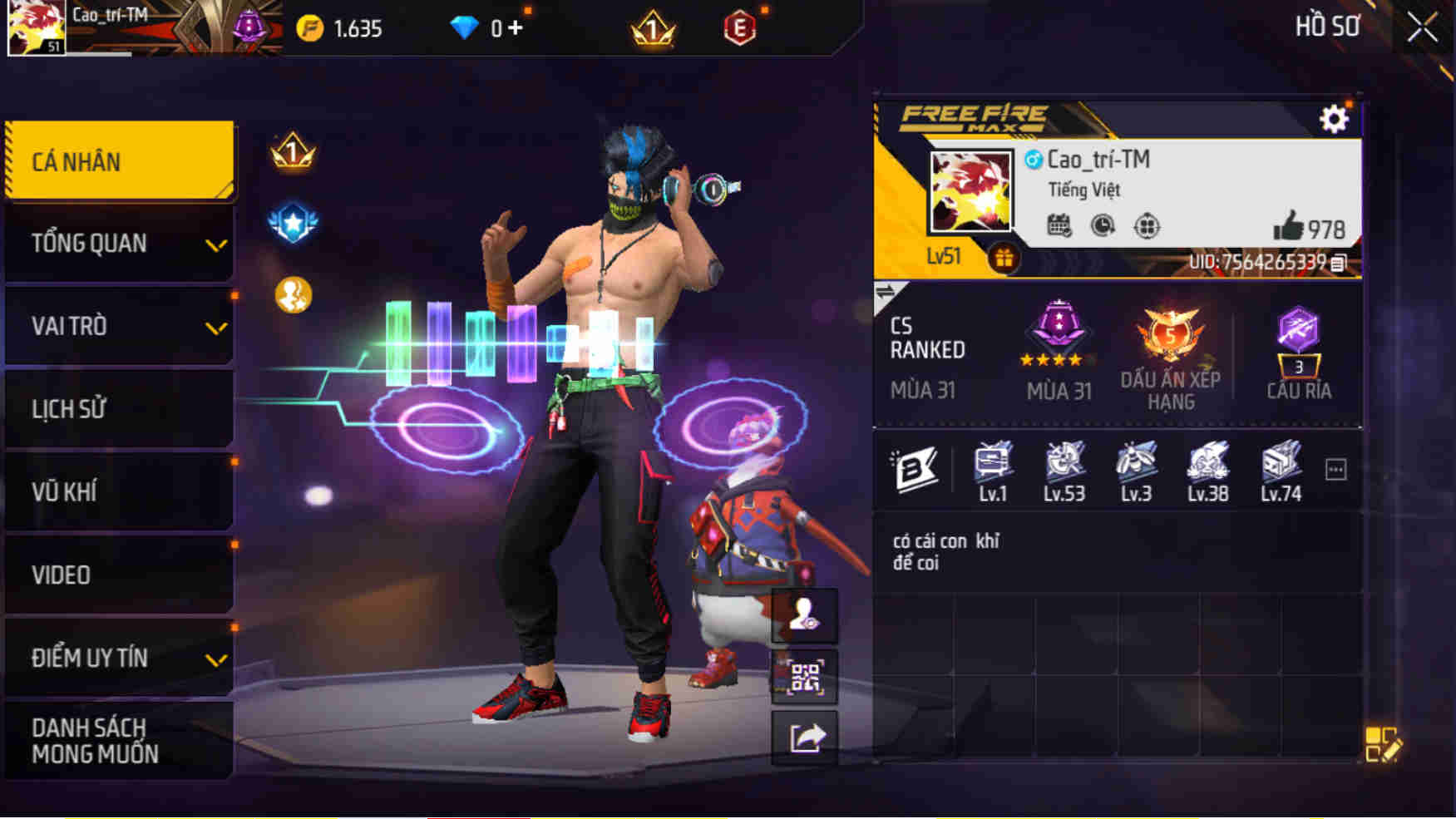Expand the ĐIỂM UY TÍN section
Screen dimensions: 1456x819
[116, 658]
